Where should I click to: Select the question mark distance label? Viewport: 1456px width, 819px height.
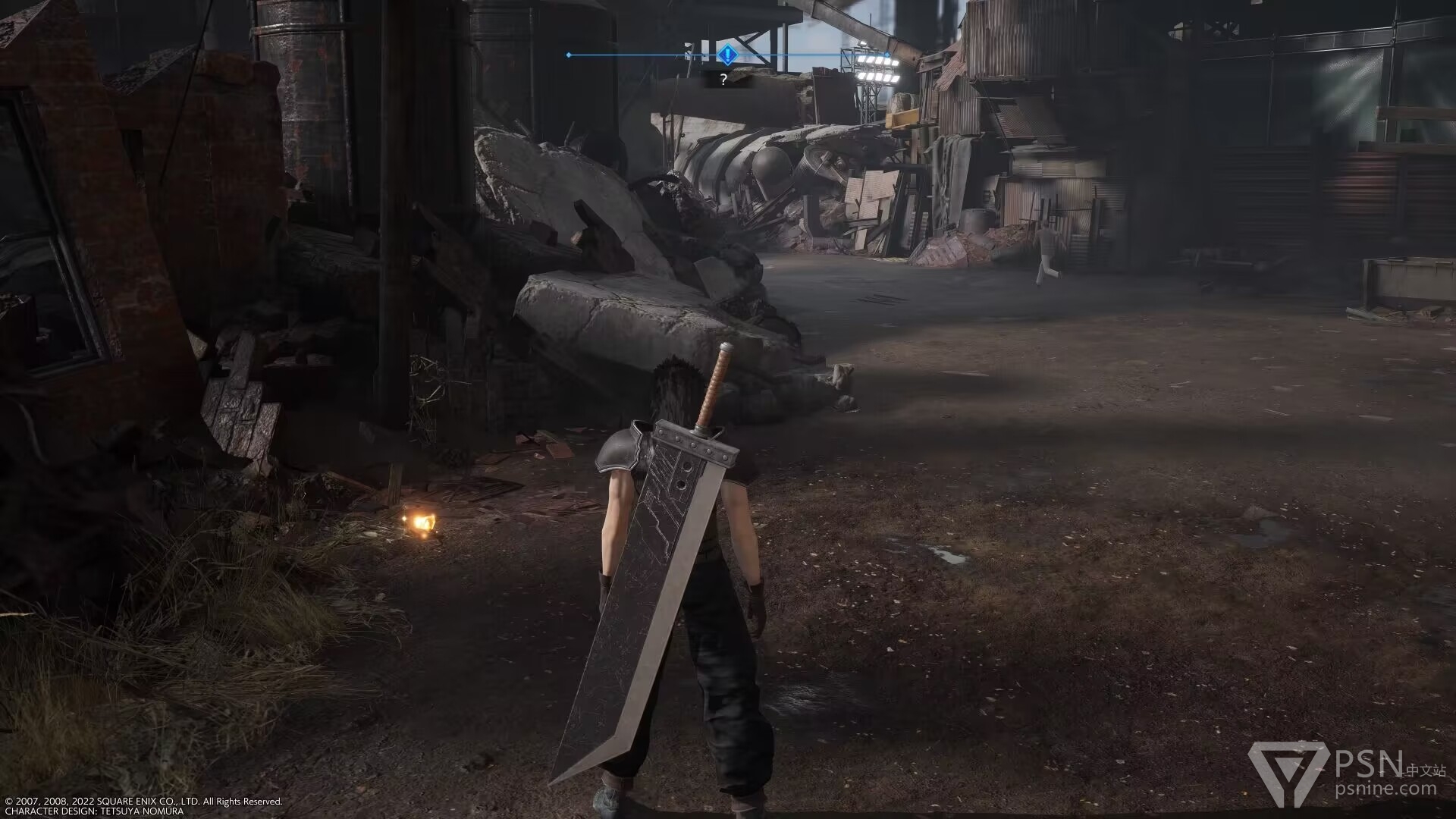(724, 79)
